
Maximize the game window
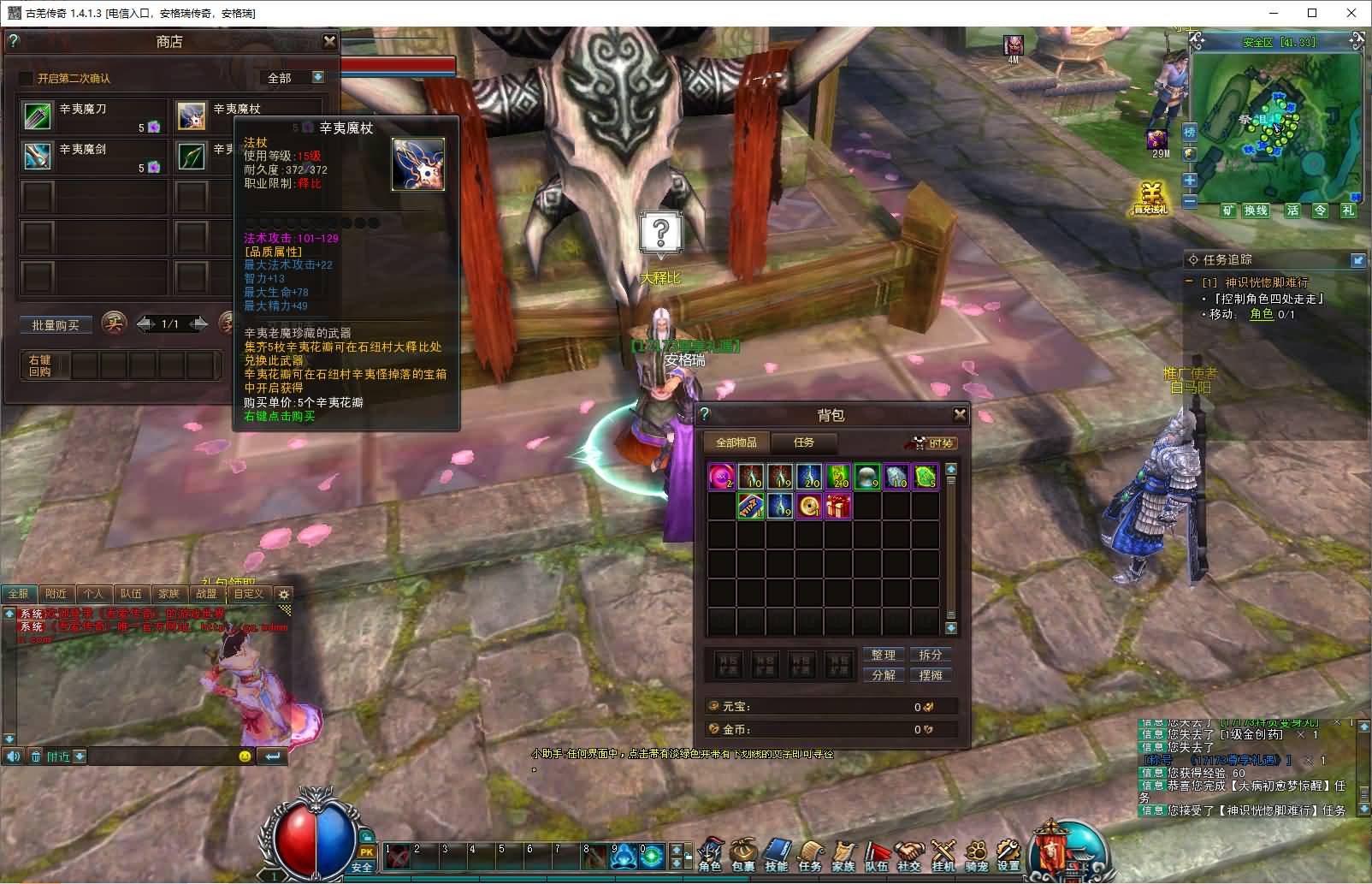point(1312,13)
